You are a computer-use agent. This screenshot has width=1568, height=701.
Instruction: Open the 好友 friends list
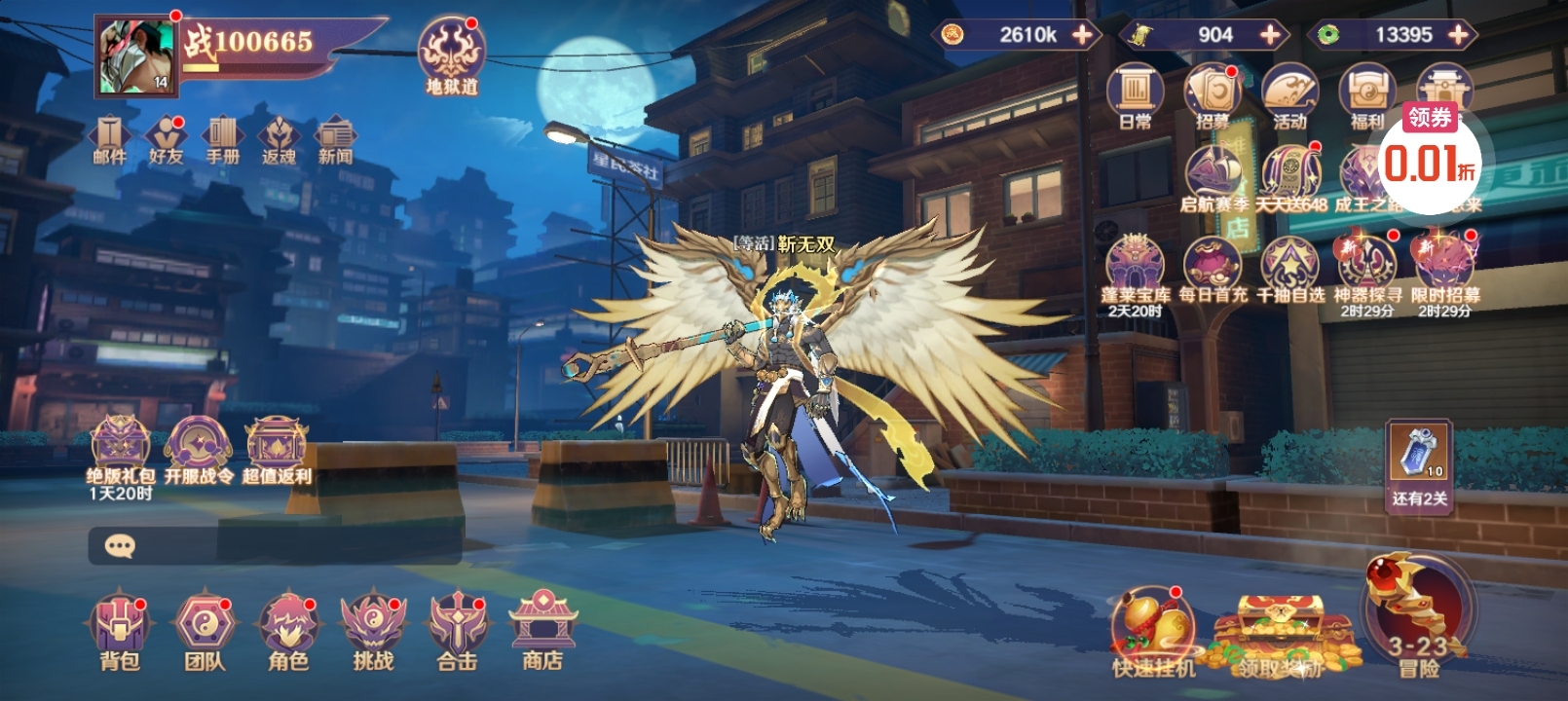click(166, 140)
